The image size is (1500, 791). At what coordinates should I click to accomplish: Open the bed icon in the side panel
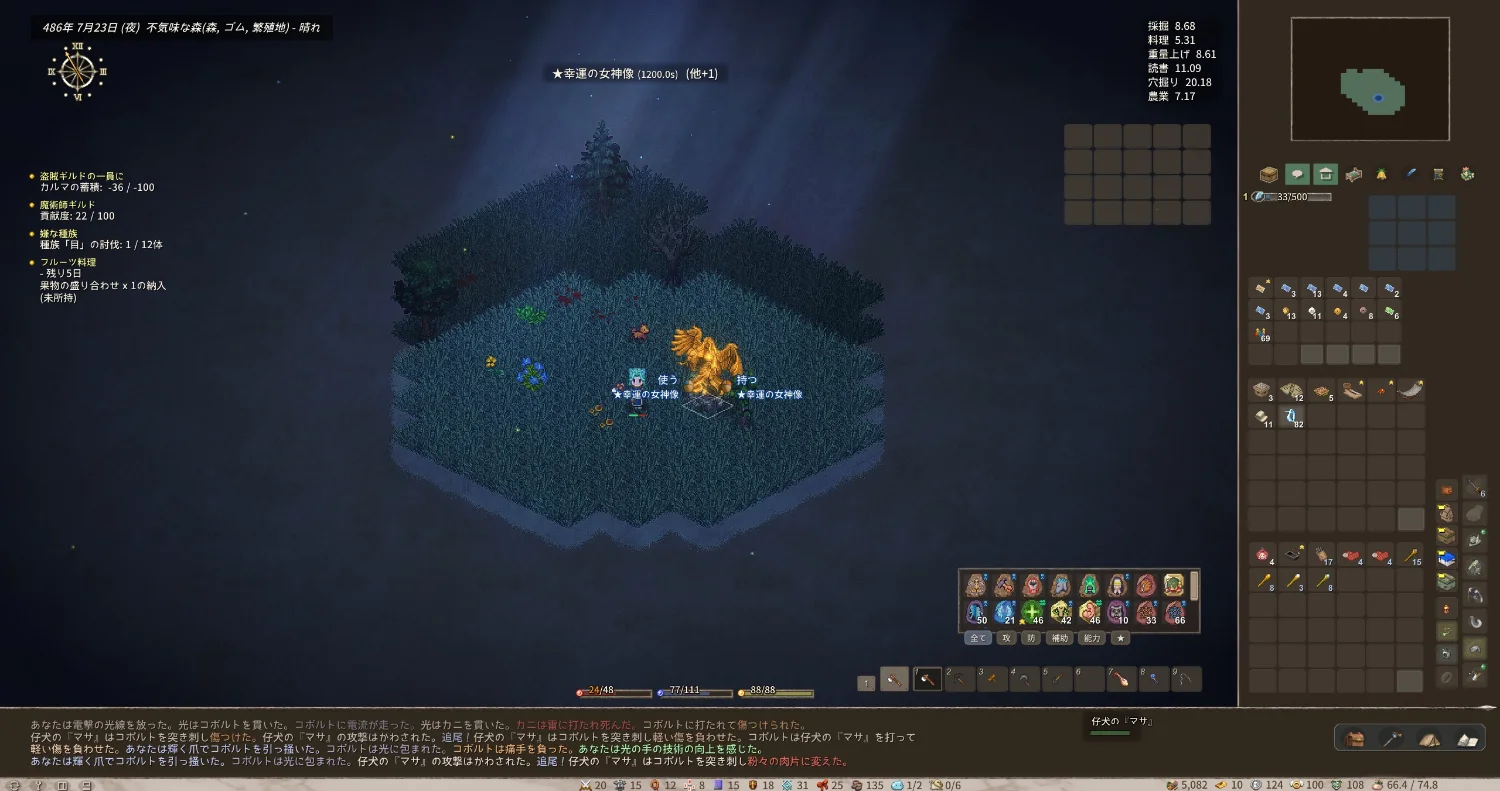1353,175
